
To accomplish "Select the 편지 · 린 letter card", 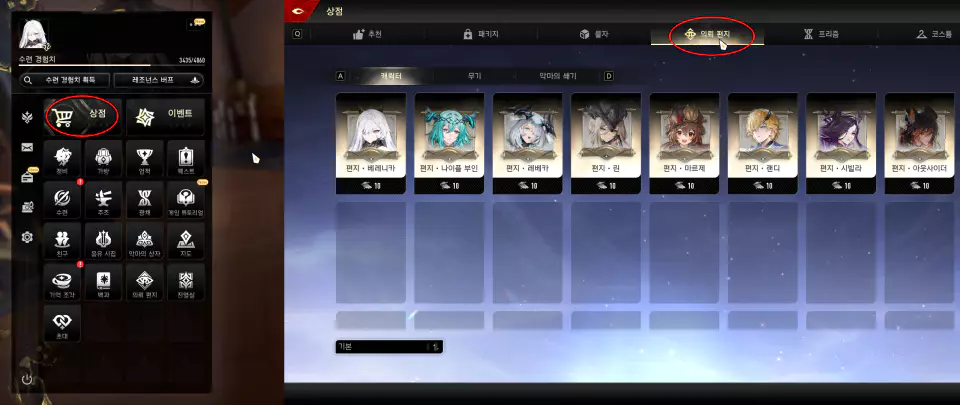I will click(608, 140).
